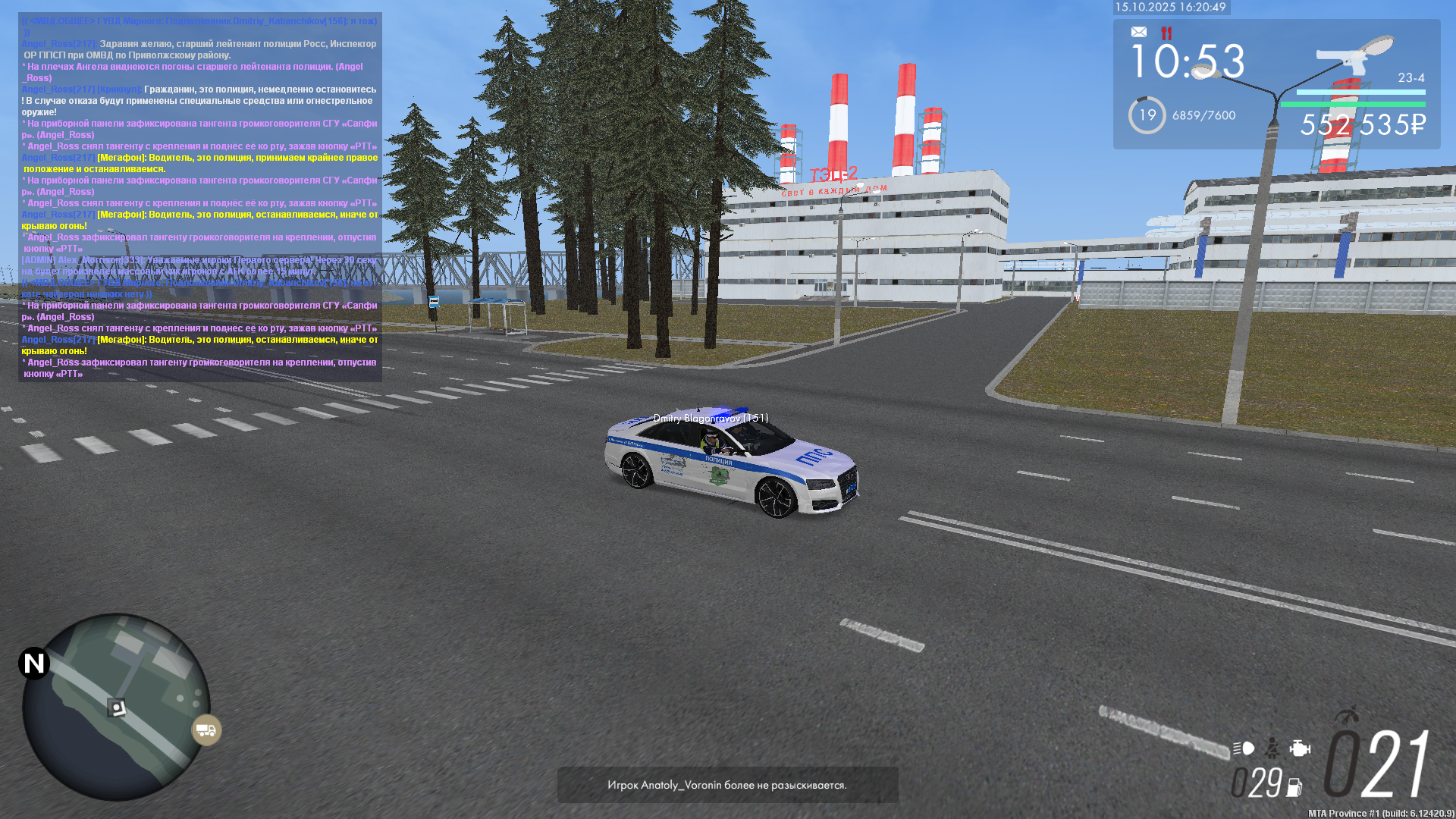
Task: Toggle the engine indicator icon
Action: point(1300,748)
